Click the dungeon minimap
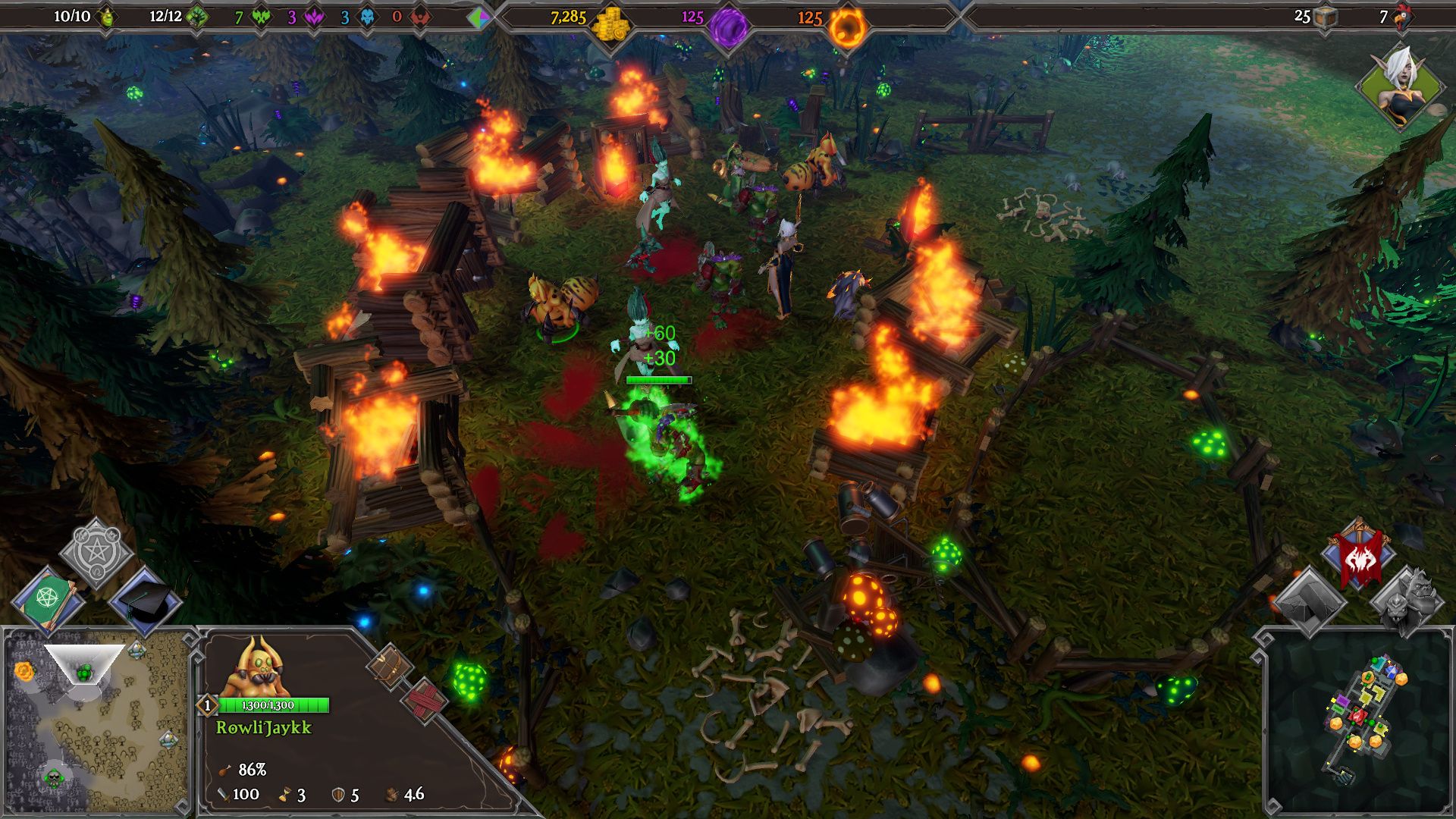Viewport: 1456px width, 819px height. 1357,720
